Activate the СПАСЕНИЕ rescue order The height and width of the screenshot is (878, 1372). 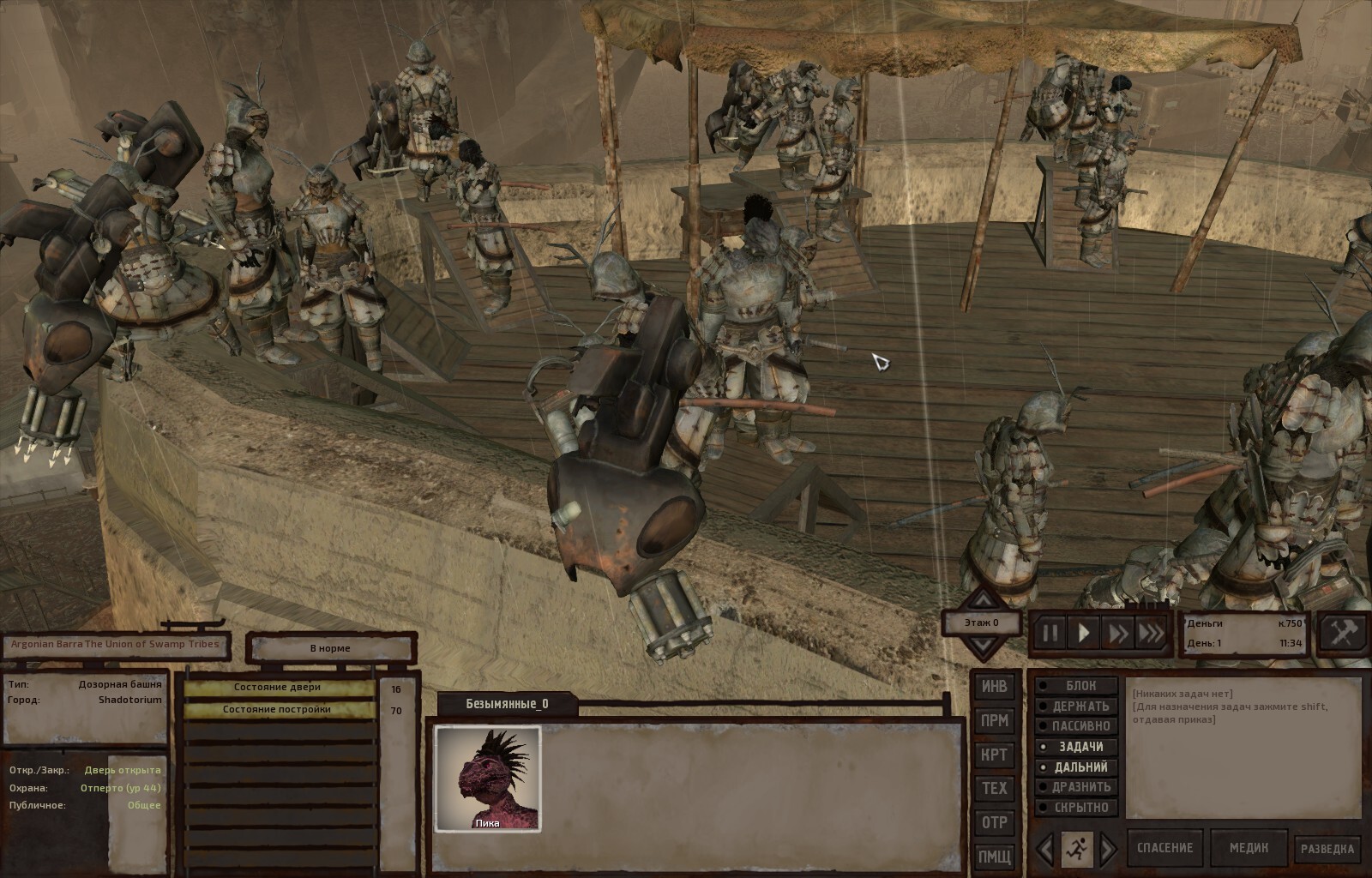coord(1164,848)
